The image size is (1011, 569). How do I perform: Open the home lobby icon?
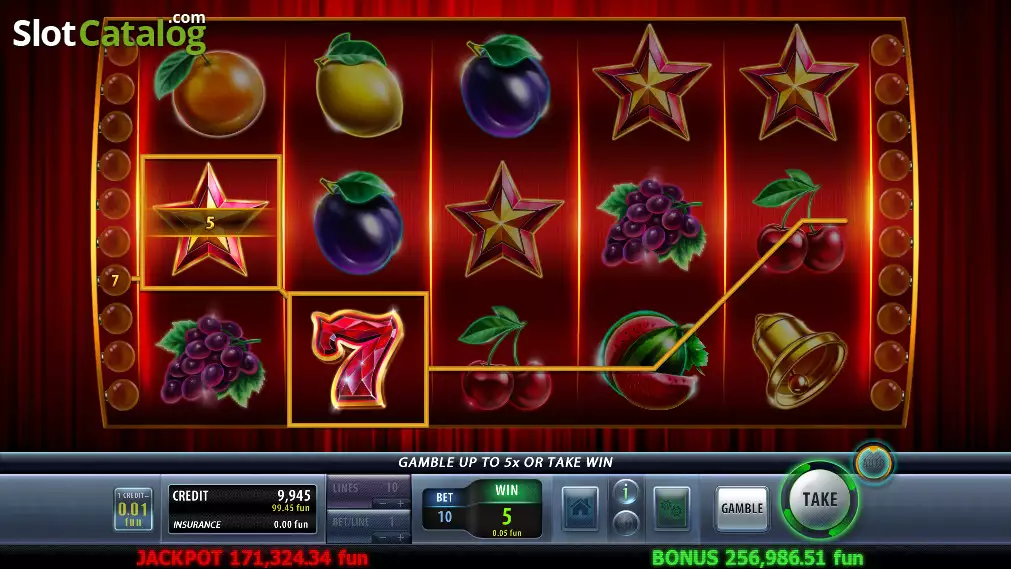580,508
